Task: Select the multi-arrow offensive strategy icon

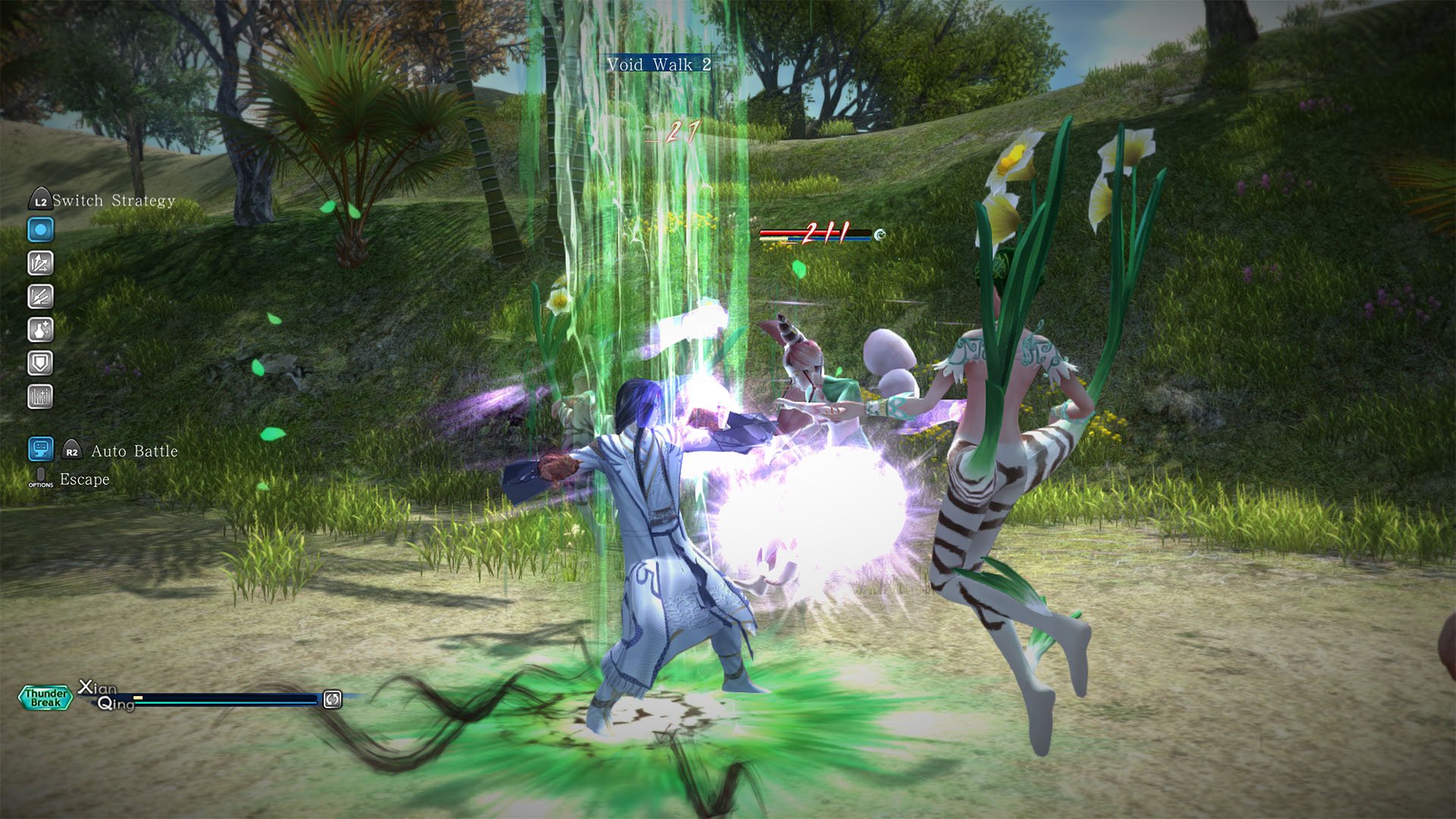Action: (42, 264)
